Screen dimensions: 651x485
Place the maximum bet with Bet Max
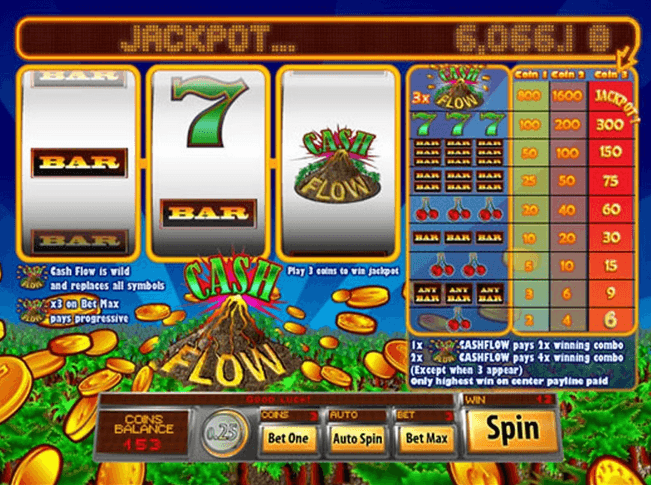point(426,437)
